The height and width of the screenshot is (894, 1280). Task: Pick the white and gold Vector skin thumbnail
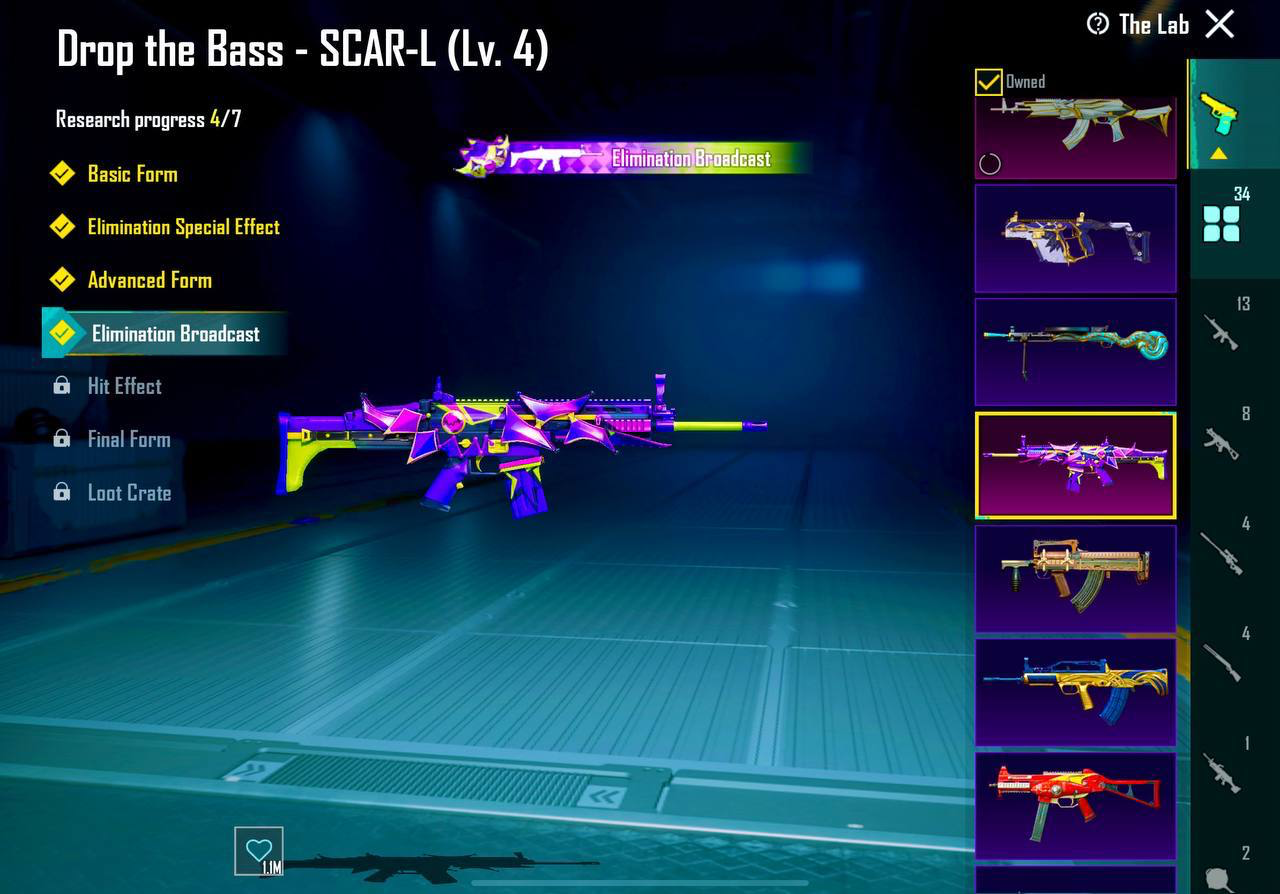pyautogui.click(x=1075, y=238)
